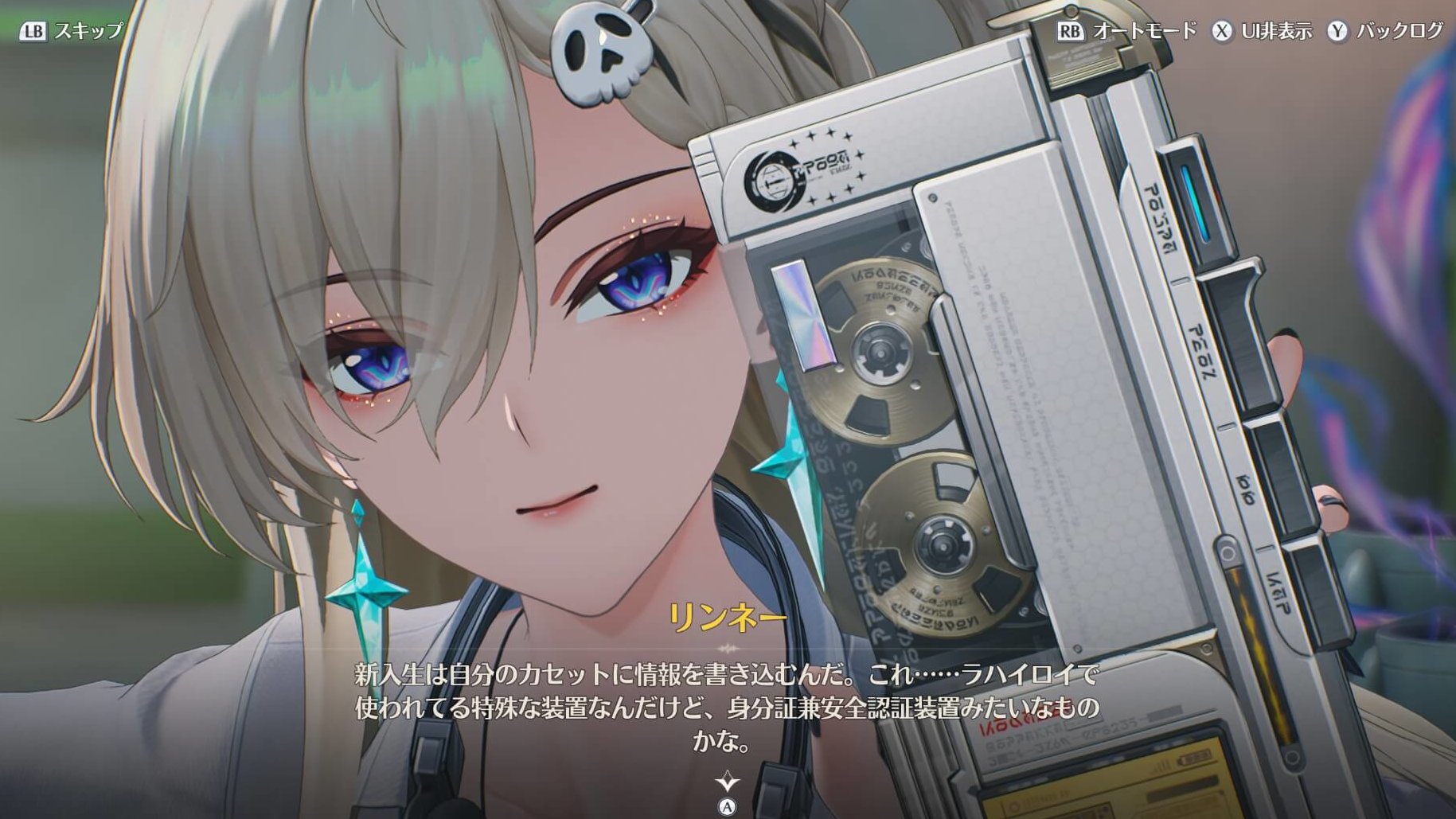Image resolution: width=1456 pixels, height=819 pixels.
Task: Skip the cutscene with スキップ
Action: (x=72, y=31)
